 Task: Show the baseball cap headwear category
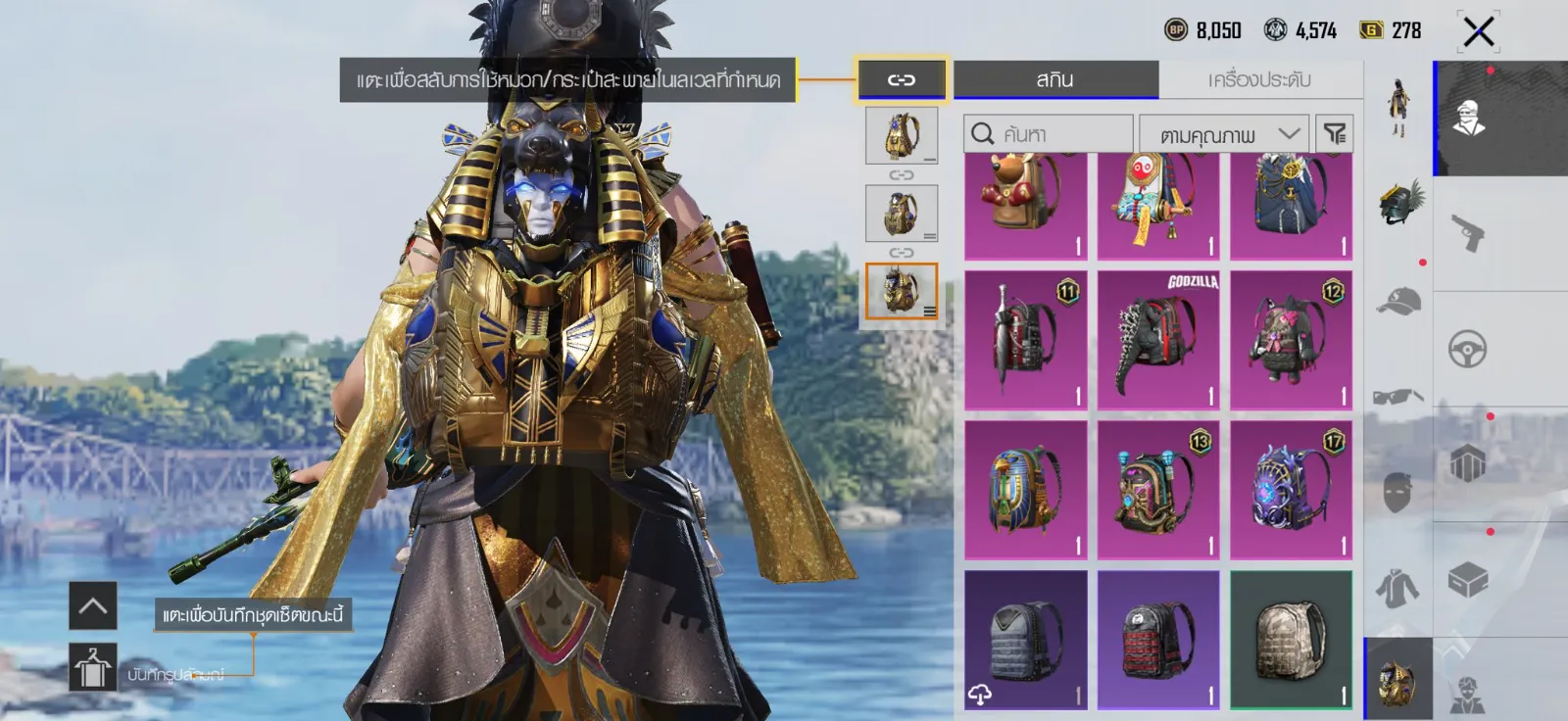pos(1398,301)
